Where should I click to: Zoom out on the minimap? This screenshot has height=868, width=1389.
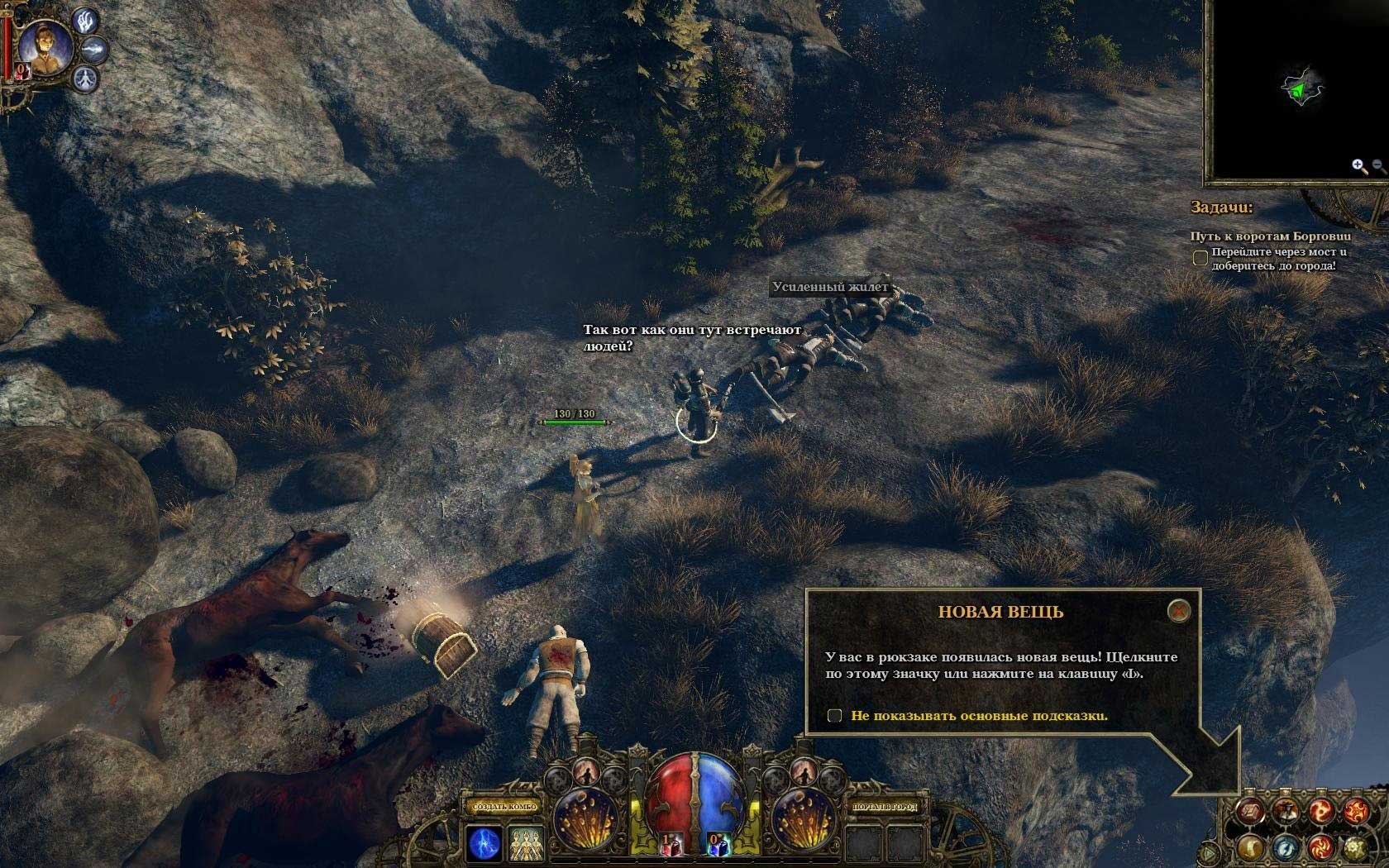coord(1378,166)
